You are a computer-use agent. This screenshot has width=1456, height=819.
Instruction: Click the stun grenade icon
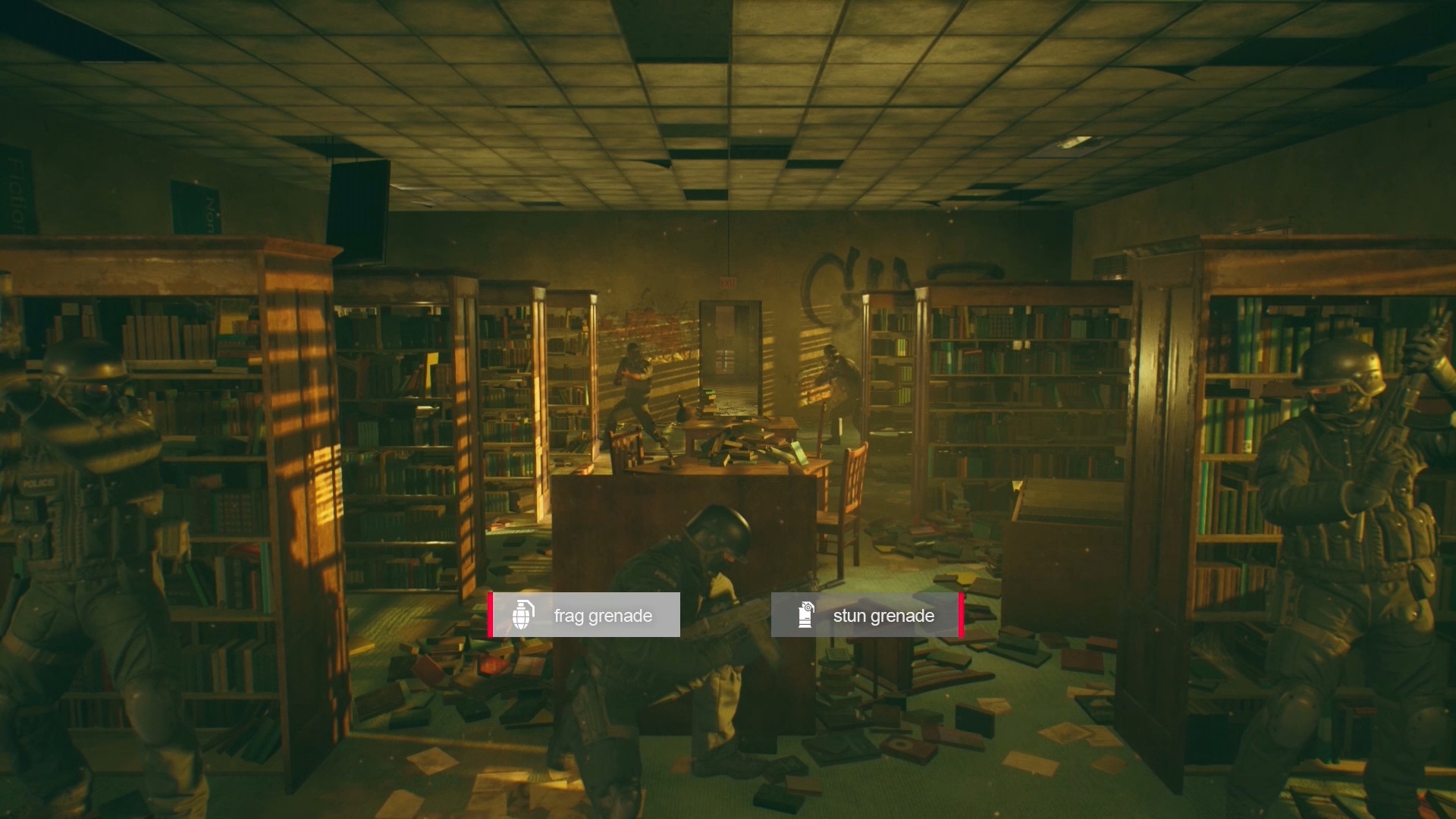(805, 616)
